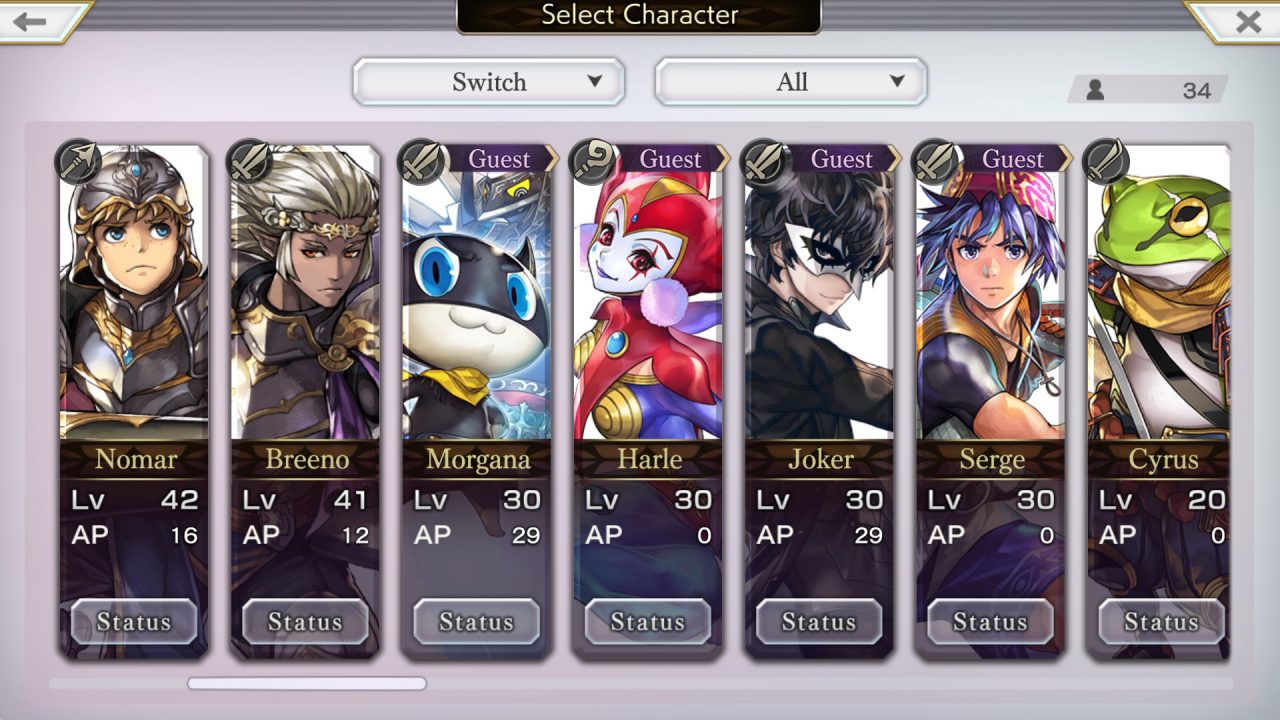Pick the Cyrus frog character
The height and width of the screenshot is (720, 1280).
click(1160, 300)
